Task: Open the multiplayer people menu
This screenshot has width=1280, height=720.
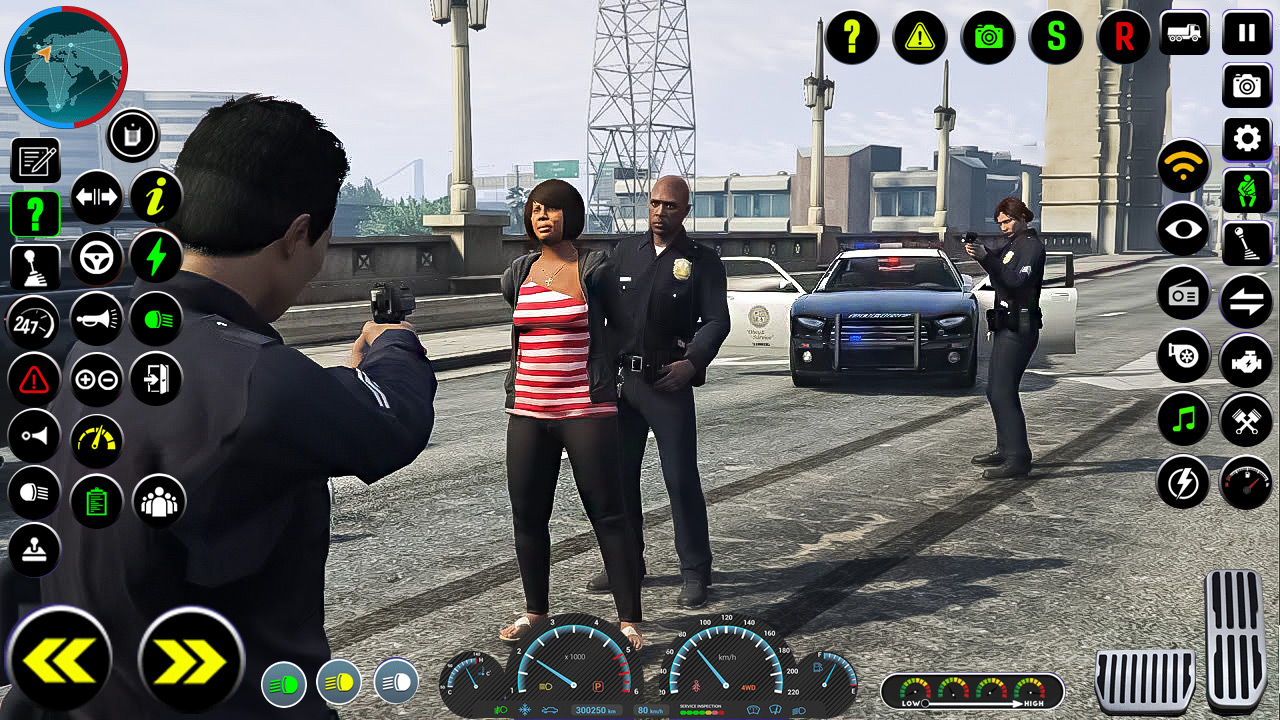Action: tap(157, 500)
